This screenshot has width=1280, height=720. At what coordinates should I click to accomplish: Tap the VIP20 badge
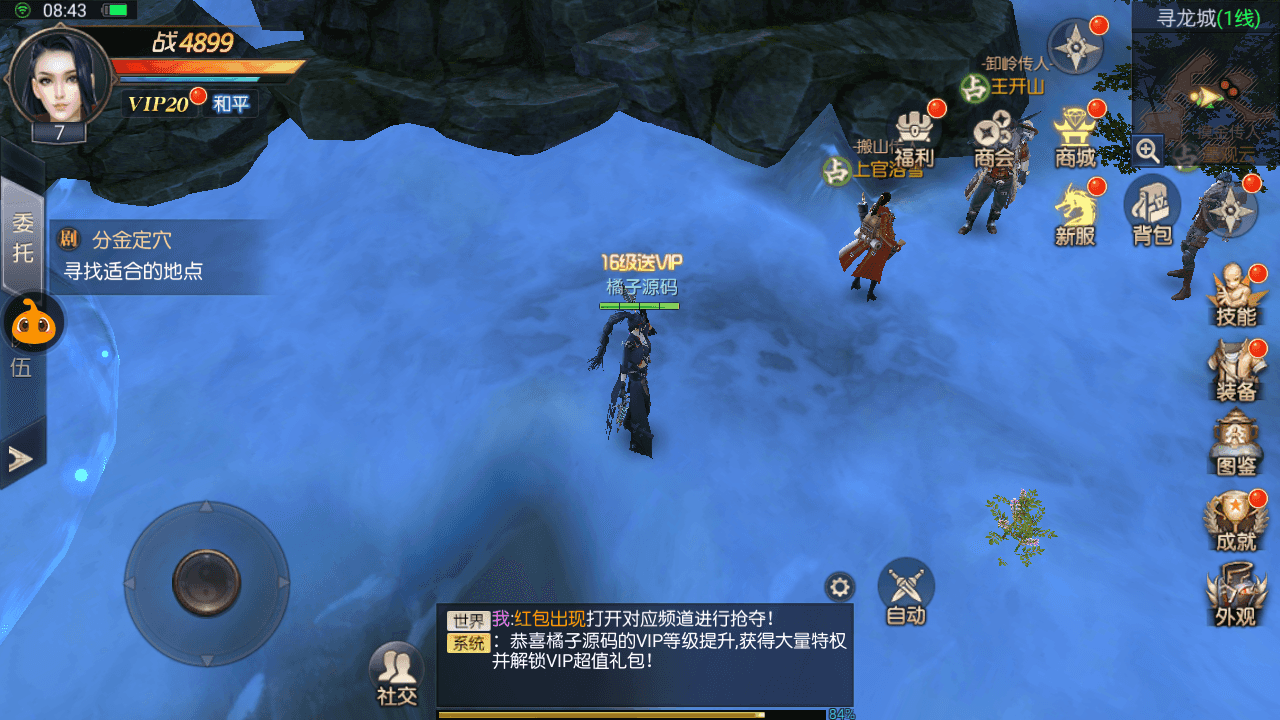coord(158,103)
